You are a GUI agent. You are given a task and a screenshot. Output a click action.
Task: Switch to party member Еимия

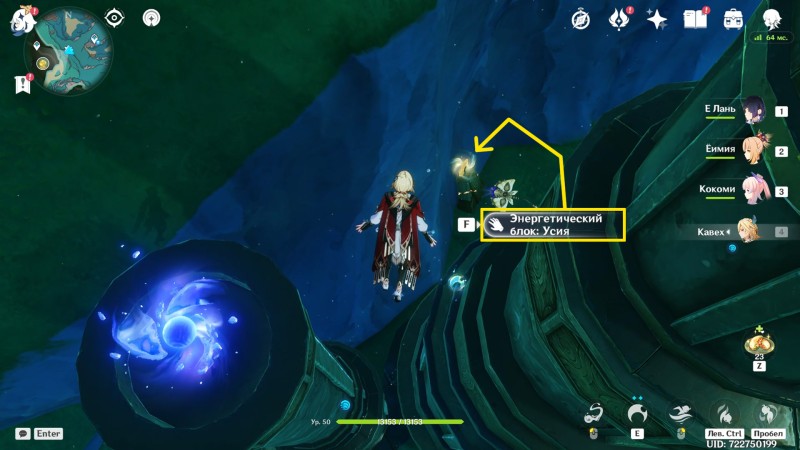coord(752,150)
